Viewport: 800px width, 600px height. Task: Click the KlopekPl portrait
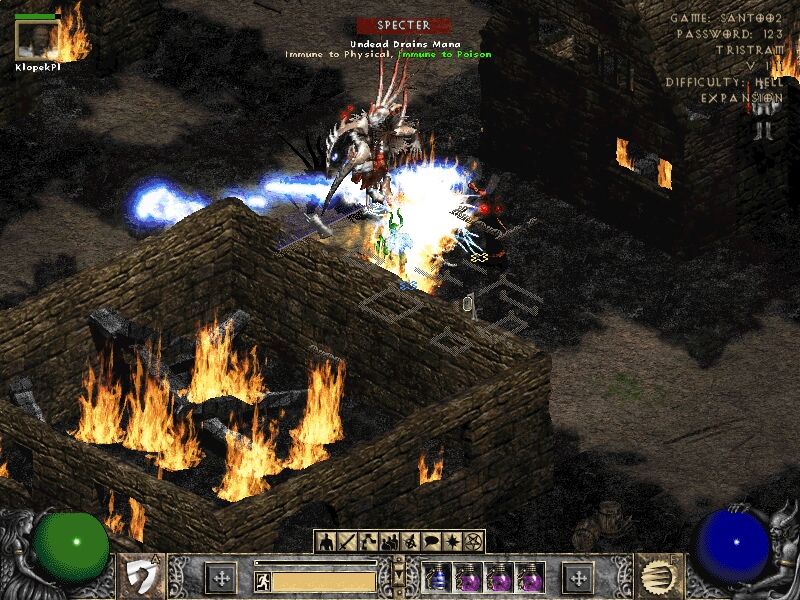35,40
